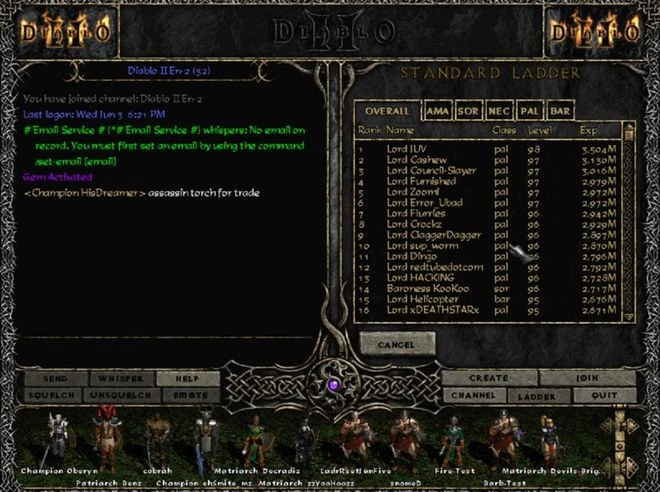View the BAR ladder tab
The image size is (660, 492).
(x=561, y=111)
